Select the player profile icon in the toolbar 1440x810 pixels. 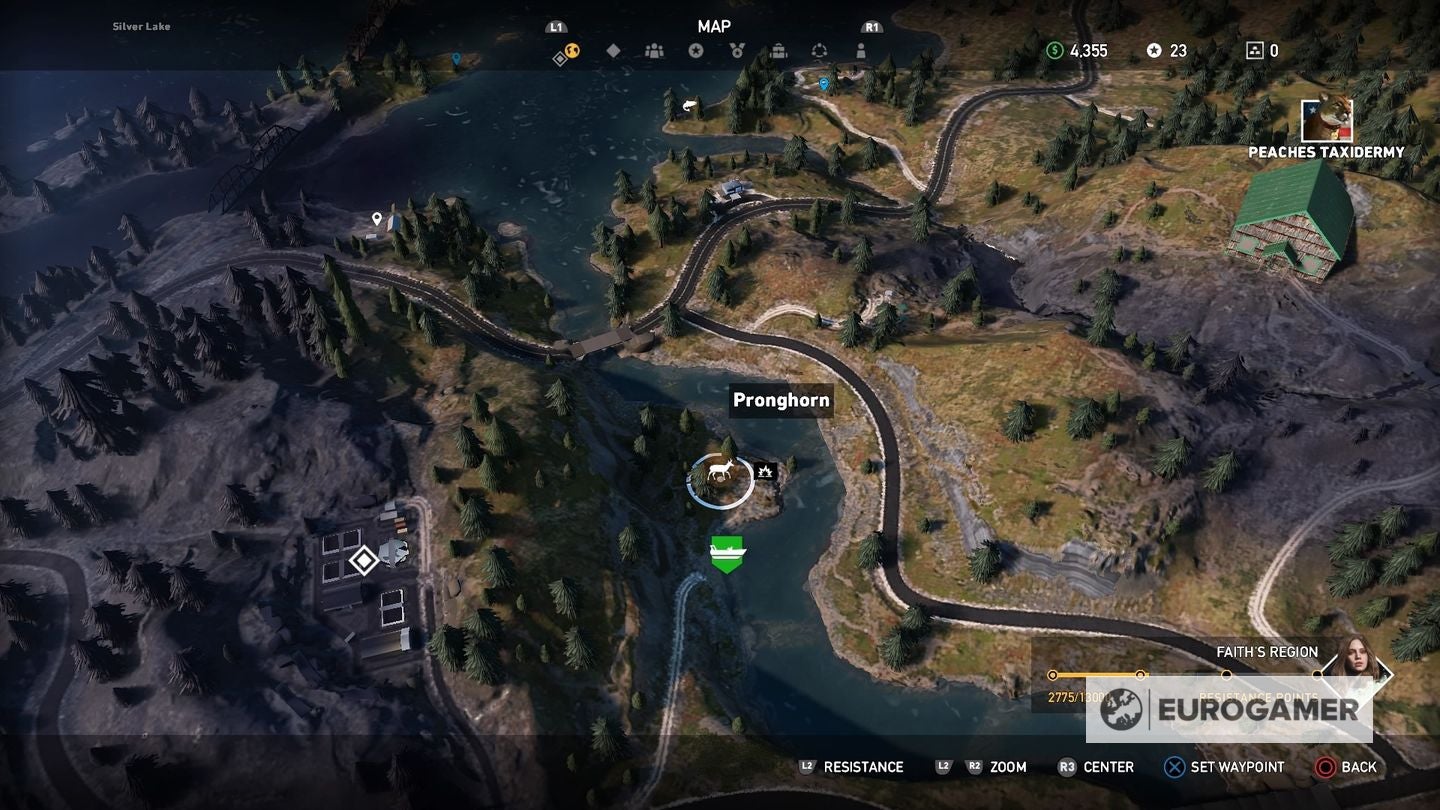(862, 50)
